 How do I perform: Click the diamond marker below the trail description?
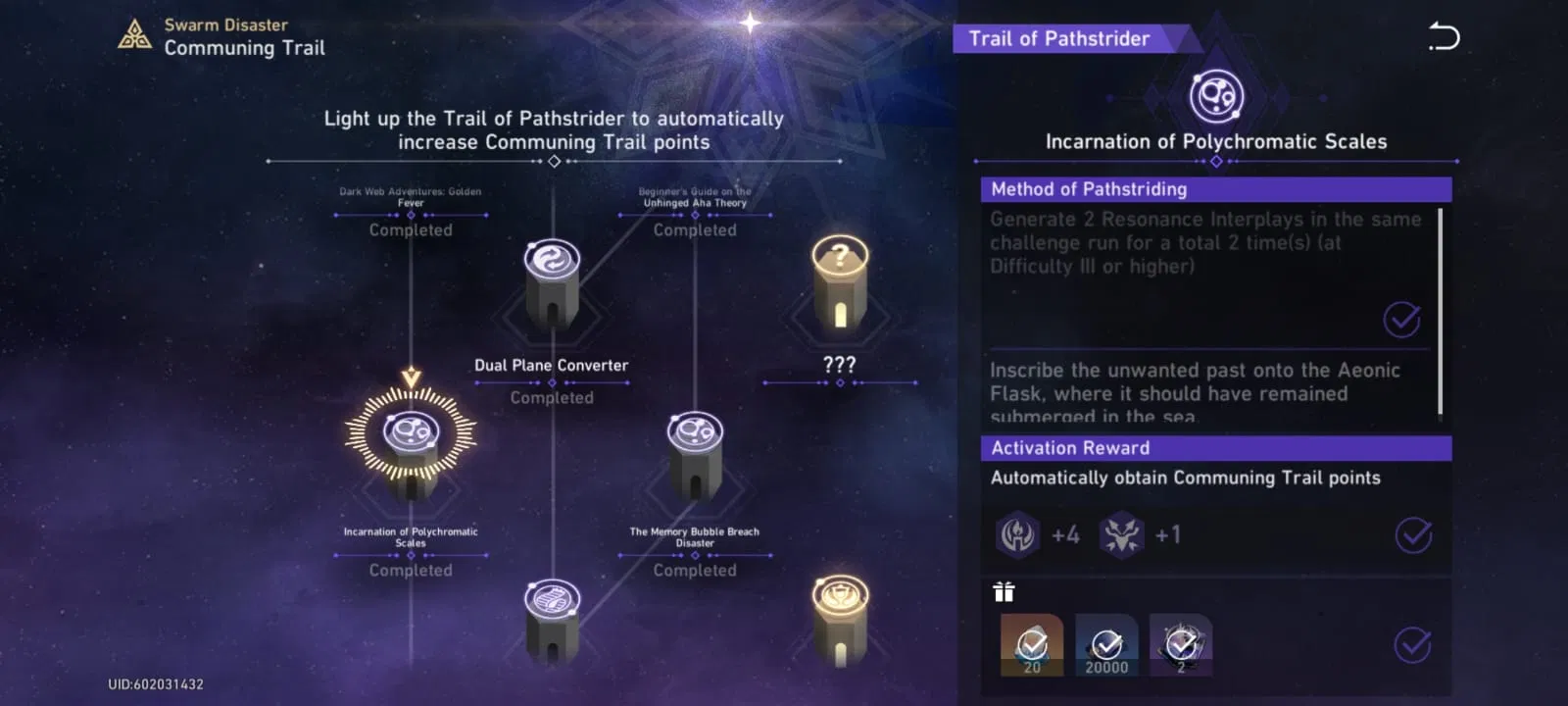tap(553, 162)
